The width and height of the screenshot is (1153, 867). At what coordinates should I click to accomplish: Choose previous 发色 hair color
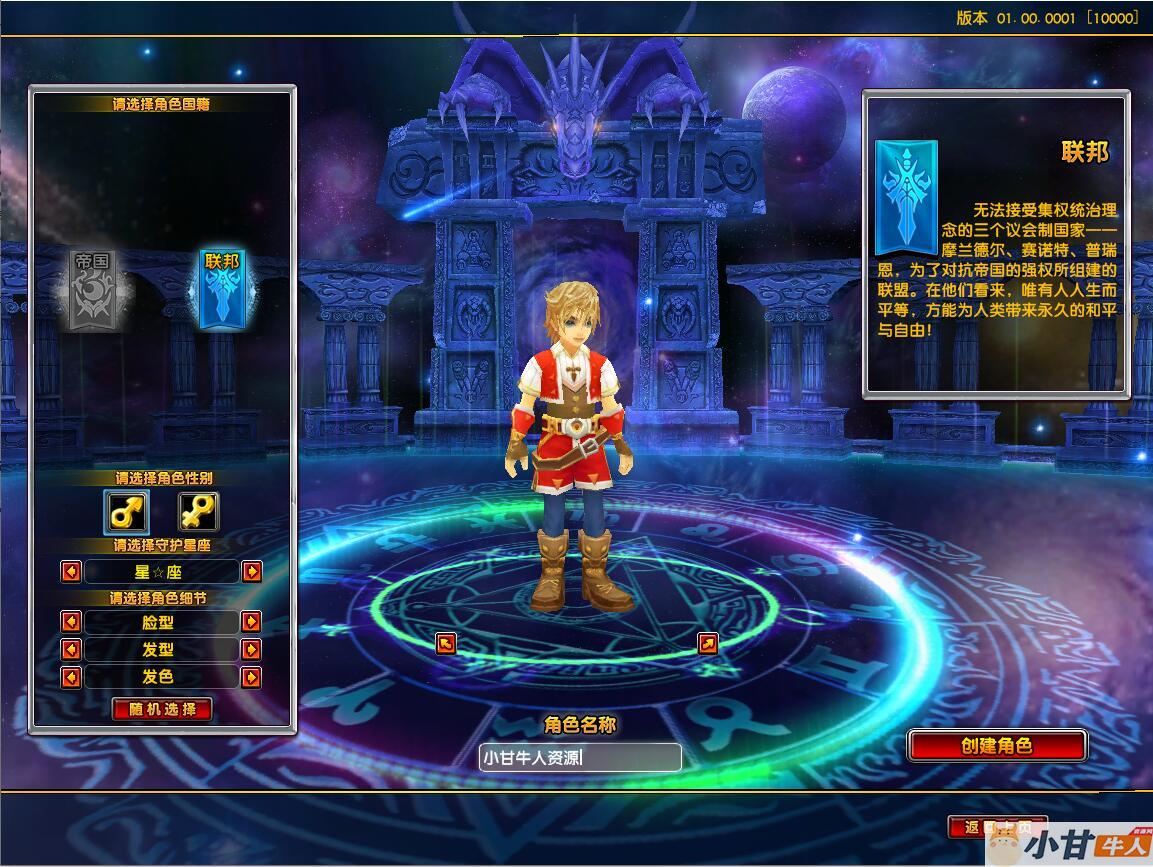coord(71,677)
